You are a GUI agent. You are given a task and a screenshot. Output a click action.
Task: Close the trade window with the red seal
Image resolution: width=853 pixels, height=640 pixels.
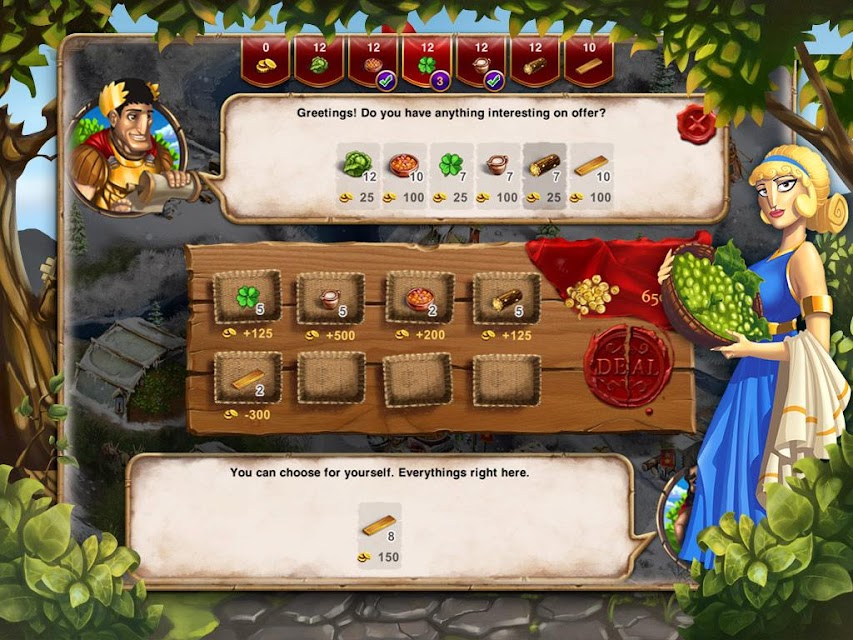(x=697, y=125)
